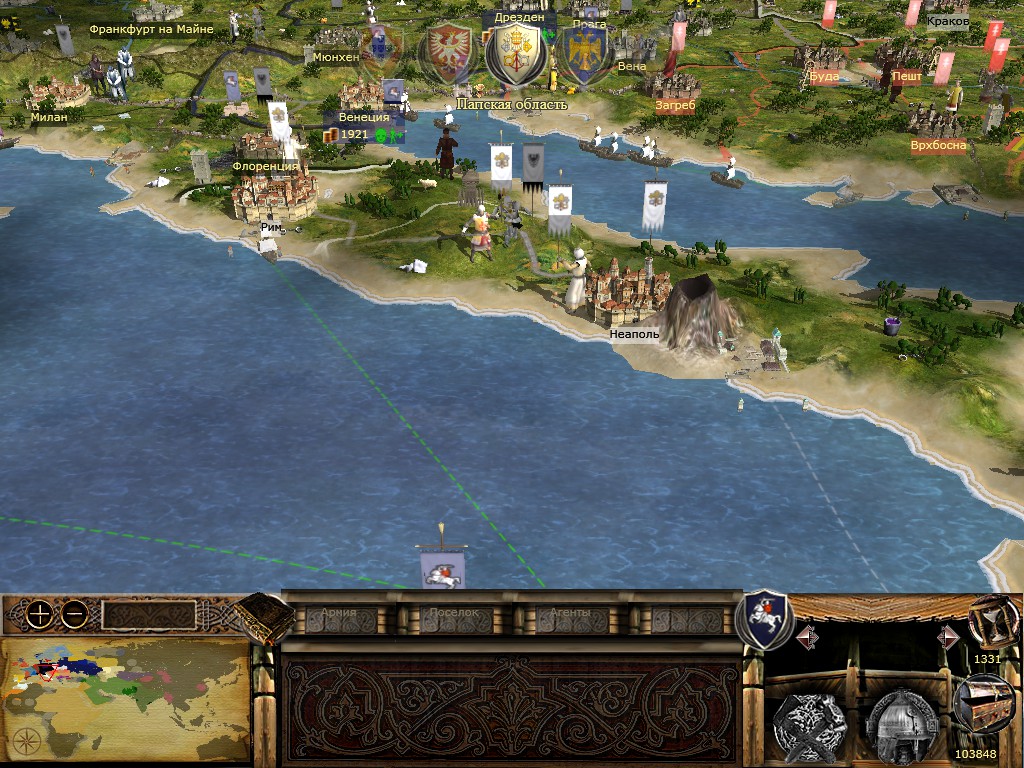
Task: Click the minimap zoom-out minus button
Action: [x=73, y=614]
